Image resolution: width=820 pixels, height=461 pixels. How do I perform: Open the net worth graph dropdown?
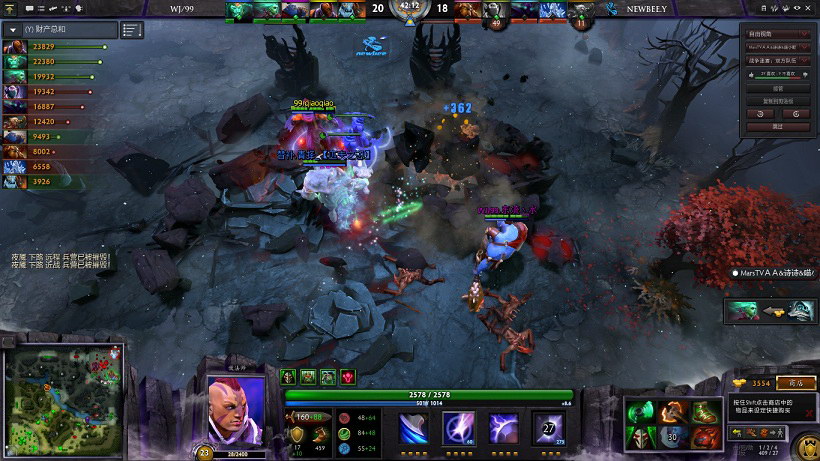click(13, 30)
